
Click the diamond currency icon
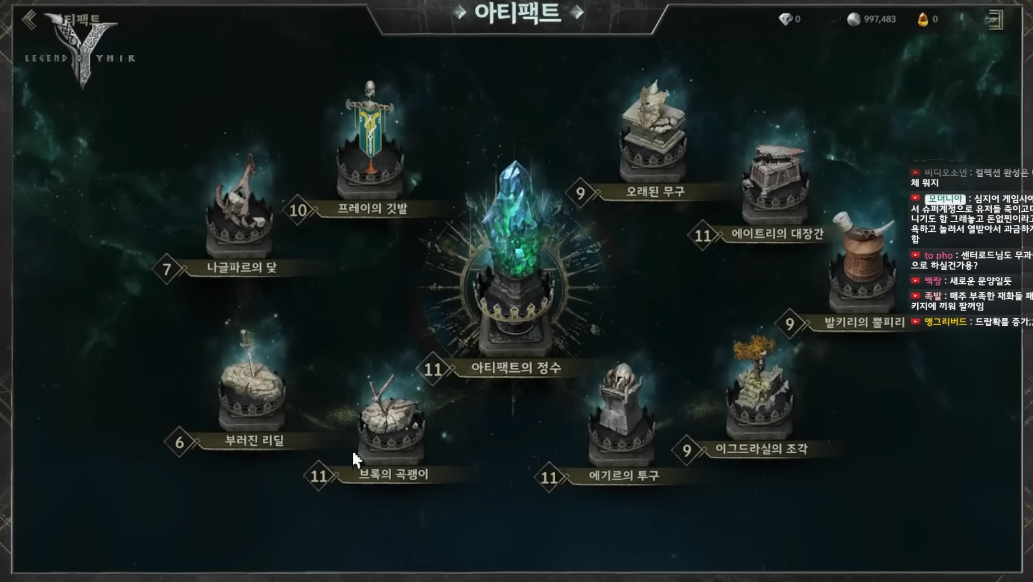(785, 19)
